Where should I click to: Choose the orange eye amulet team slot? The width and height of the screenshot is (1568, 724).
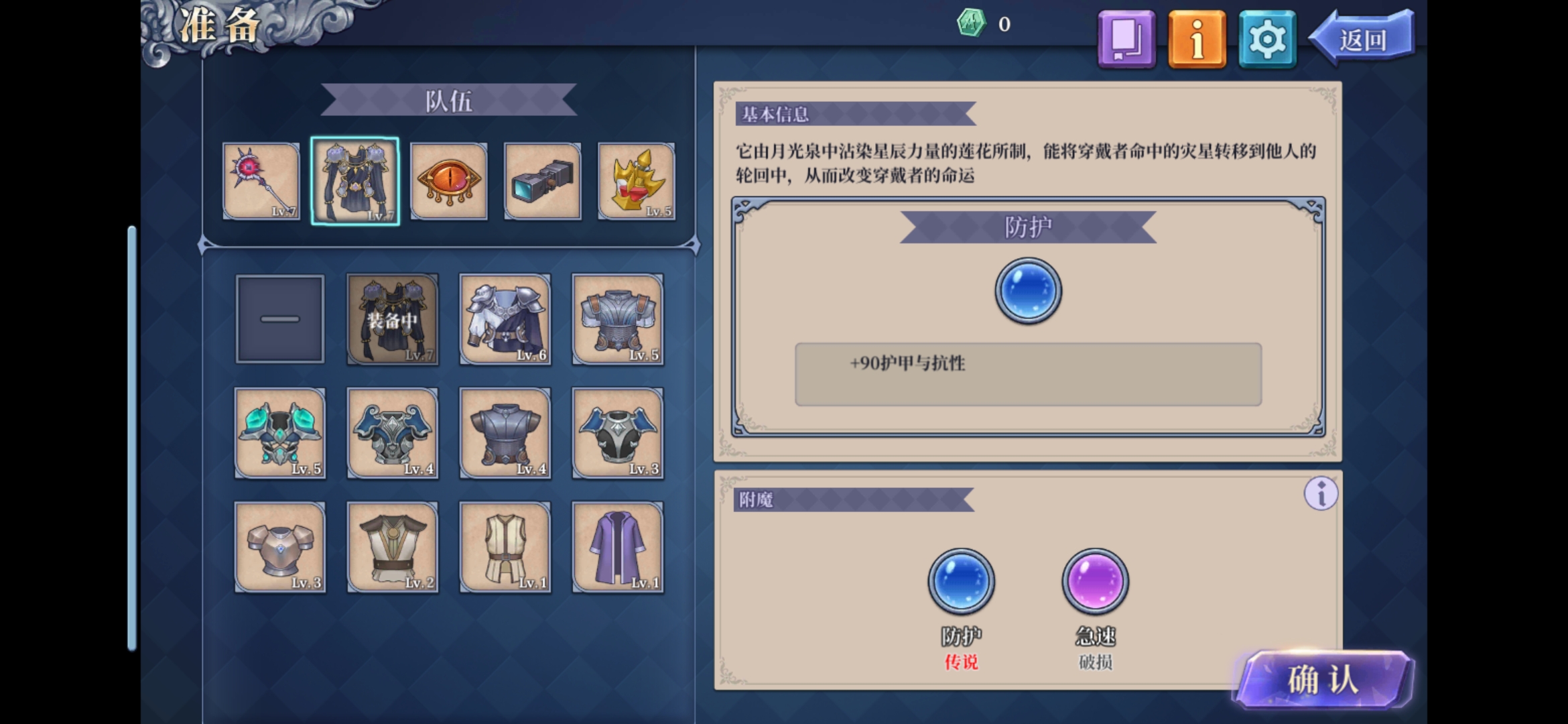pyautogui.click(x=448, y=181)
